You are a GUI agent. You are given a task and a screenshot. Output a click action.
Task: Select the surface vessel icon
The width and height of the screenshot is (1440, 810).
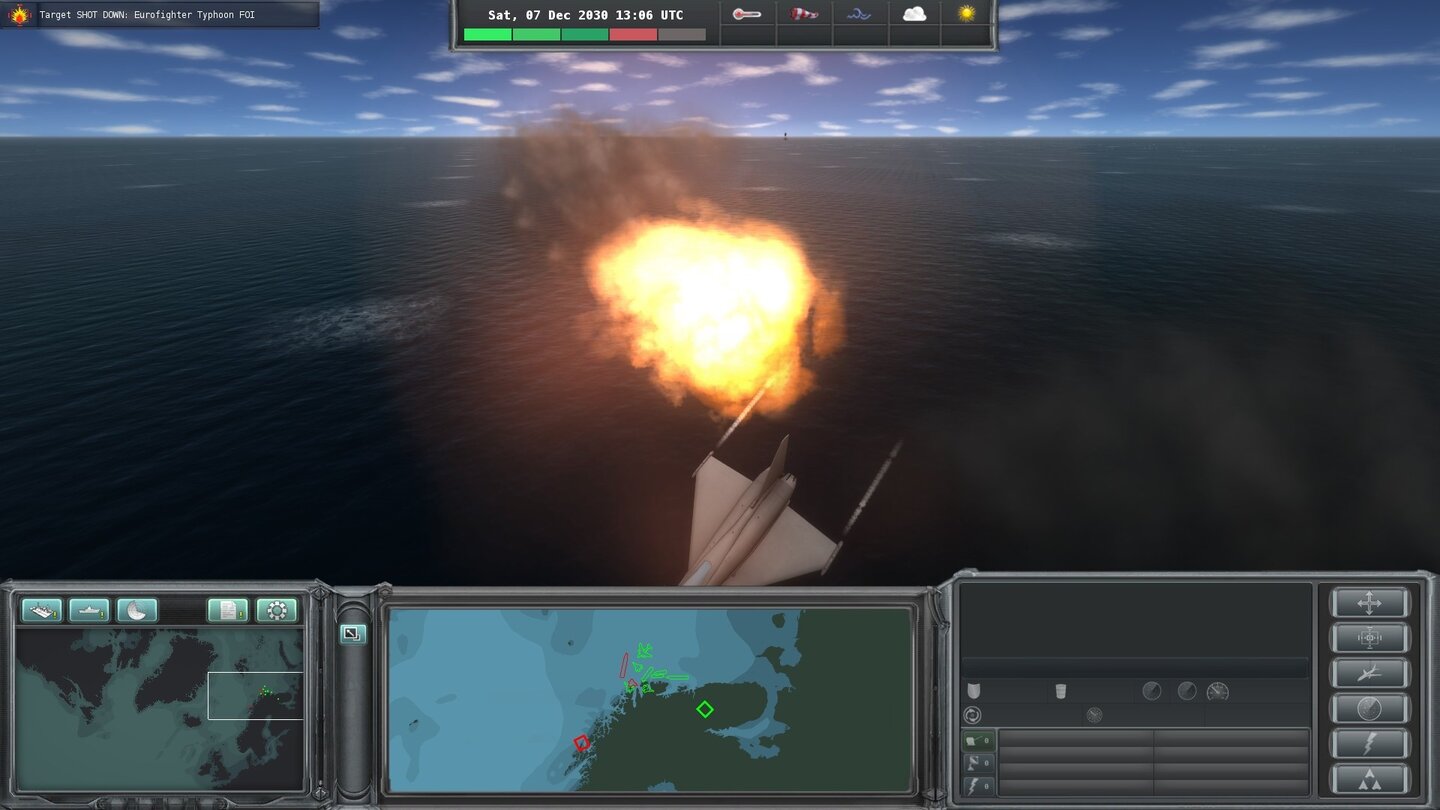point(90,610)
